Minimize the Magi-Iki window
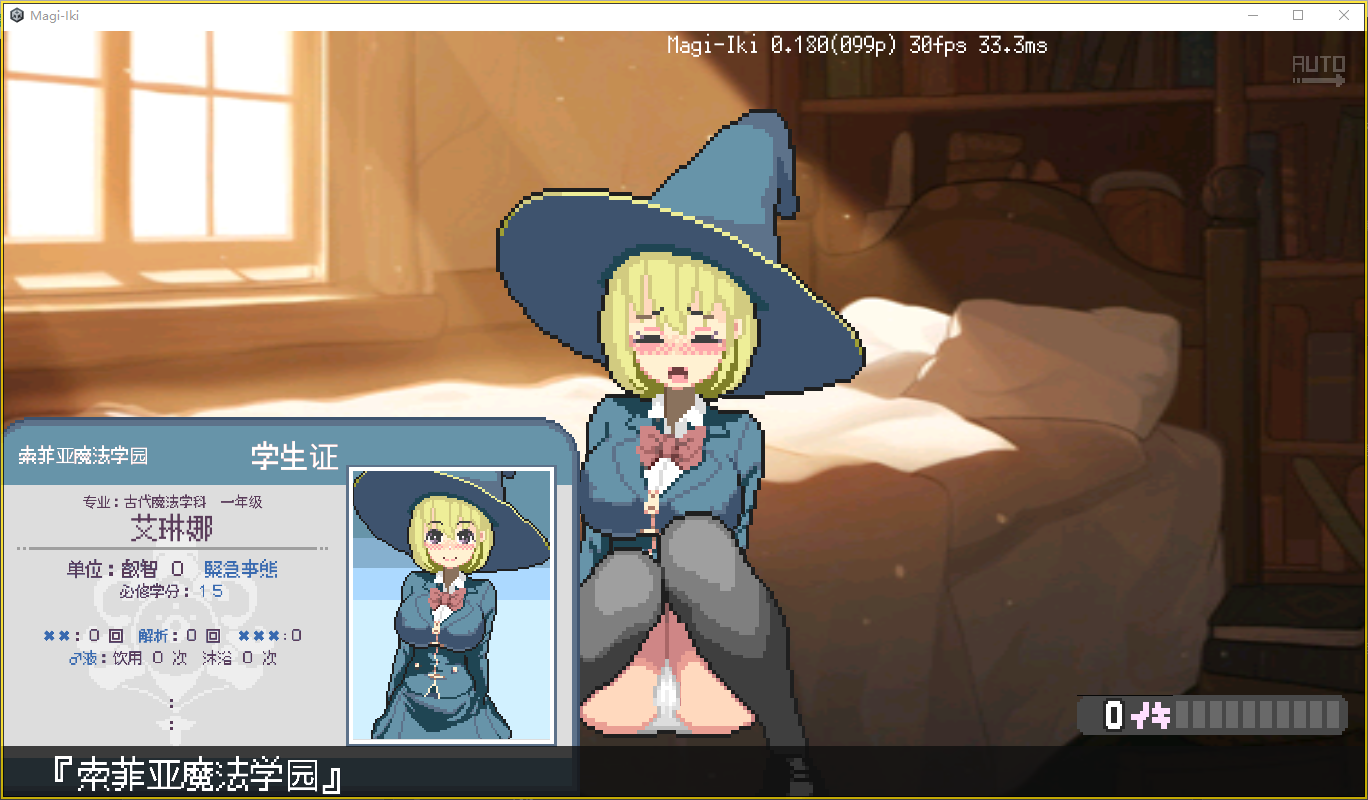1368x800 pixels. click(x=1253, y=15)
